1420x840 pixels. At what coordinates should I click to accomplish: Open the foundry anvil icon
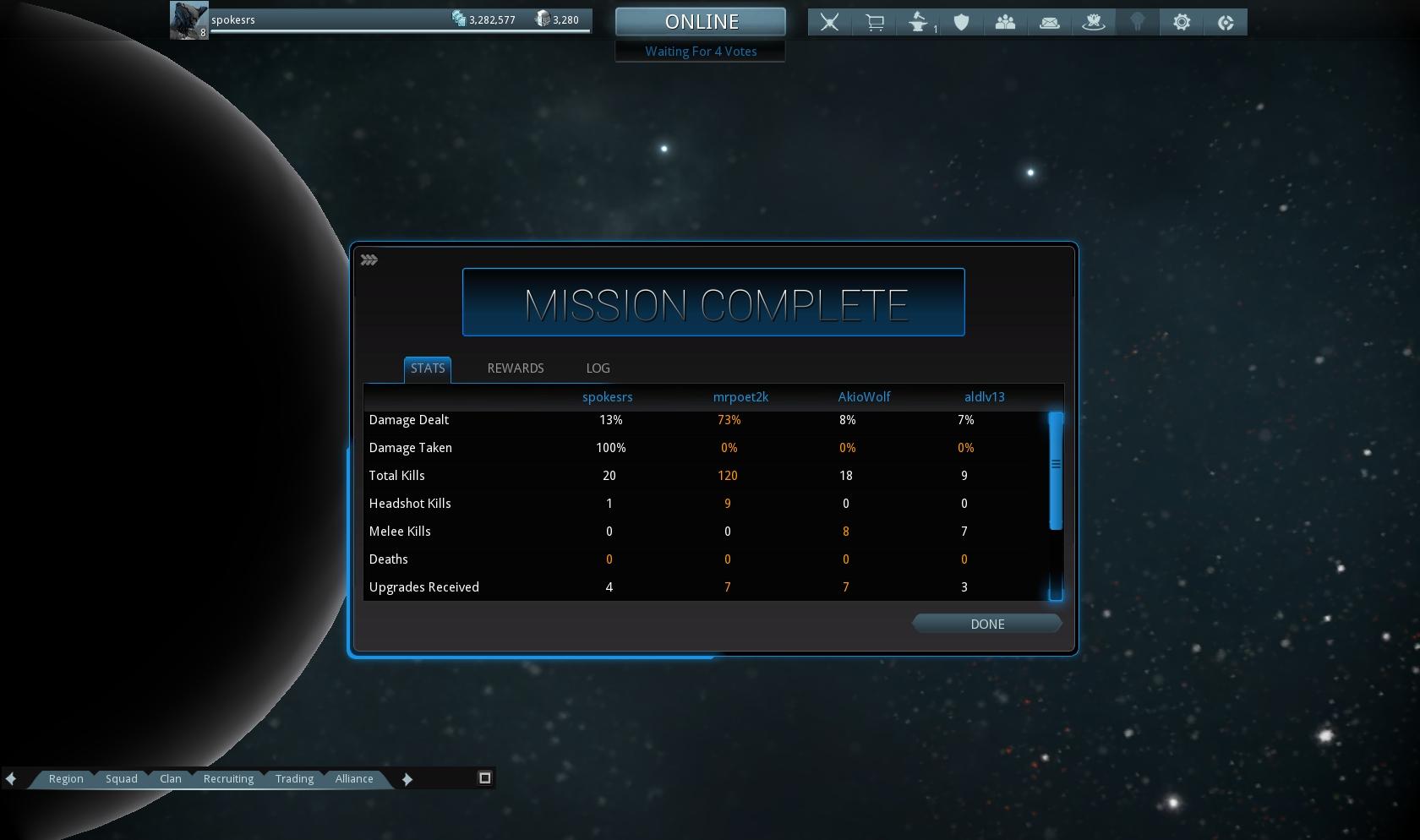(919, 22)
